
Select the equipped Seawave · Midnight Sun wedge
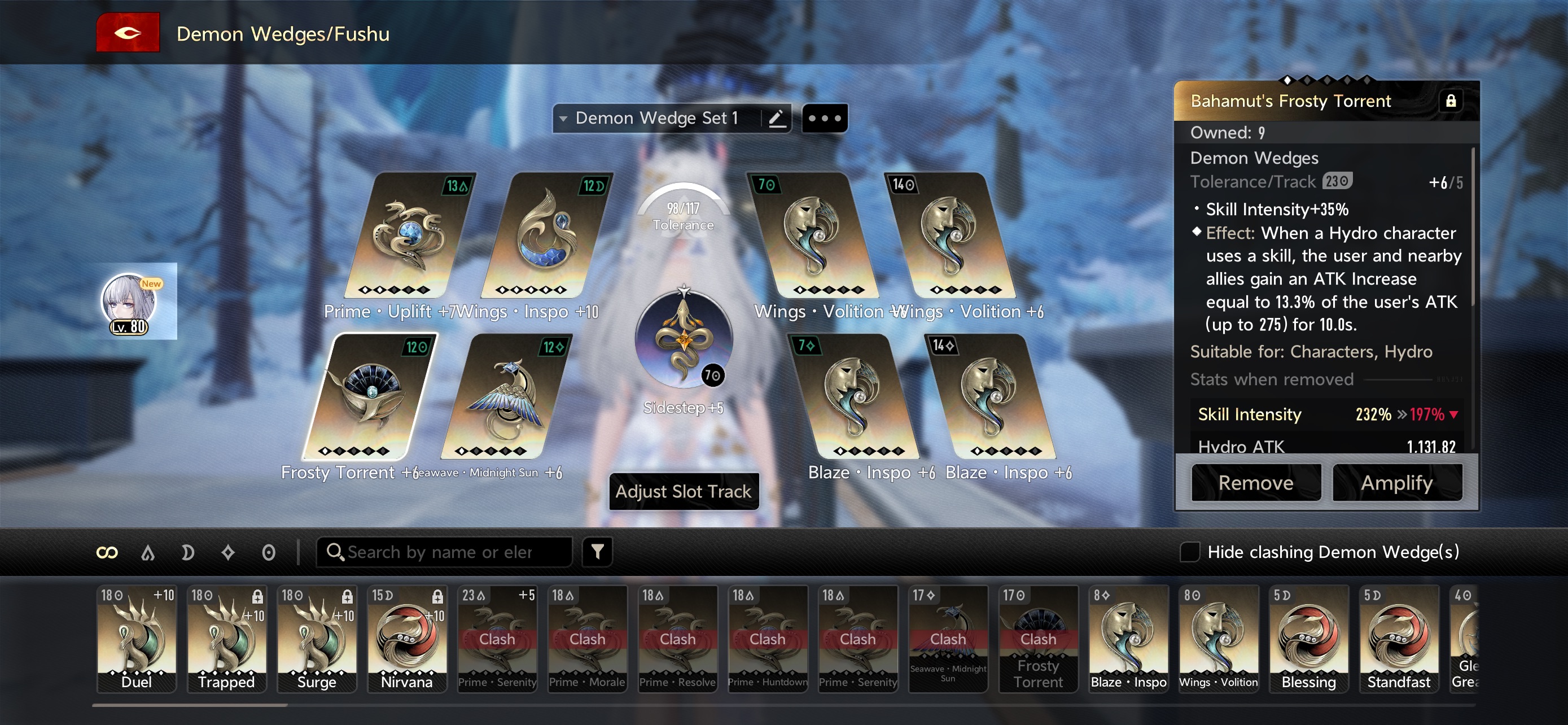505,399
